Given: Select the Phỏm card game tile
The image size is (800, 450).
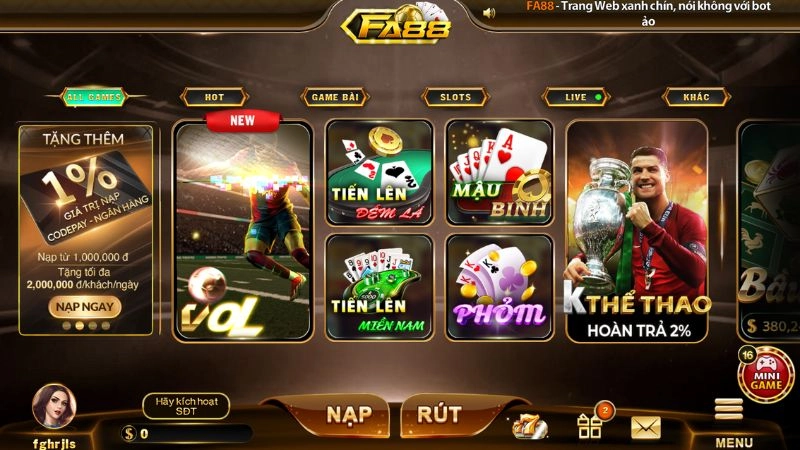Looking at the screenshot, I should coord(499,287).
